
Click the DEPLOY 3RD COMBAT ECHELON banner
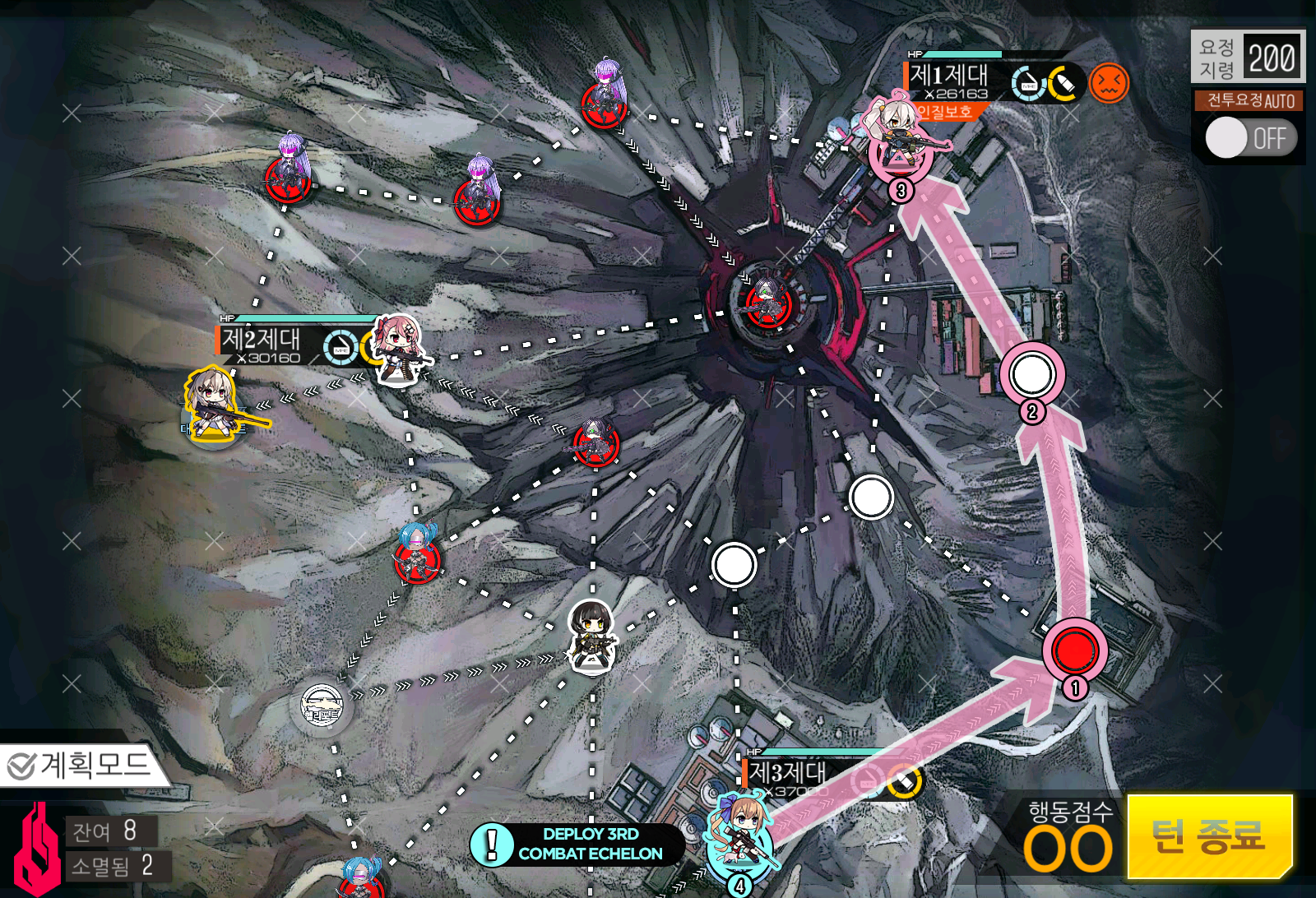[x=576, y=844]
